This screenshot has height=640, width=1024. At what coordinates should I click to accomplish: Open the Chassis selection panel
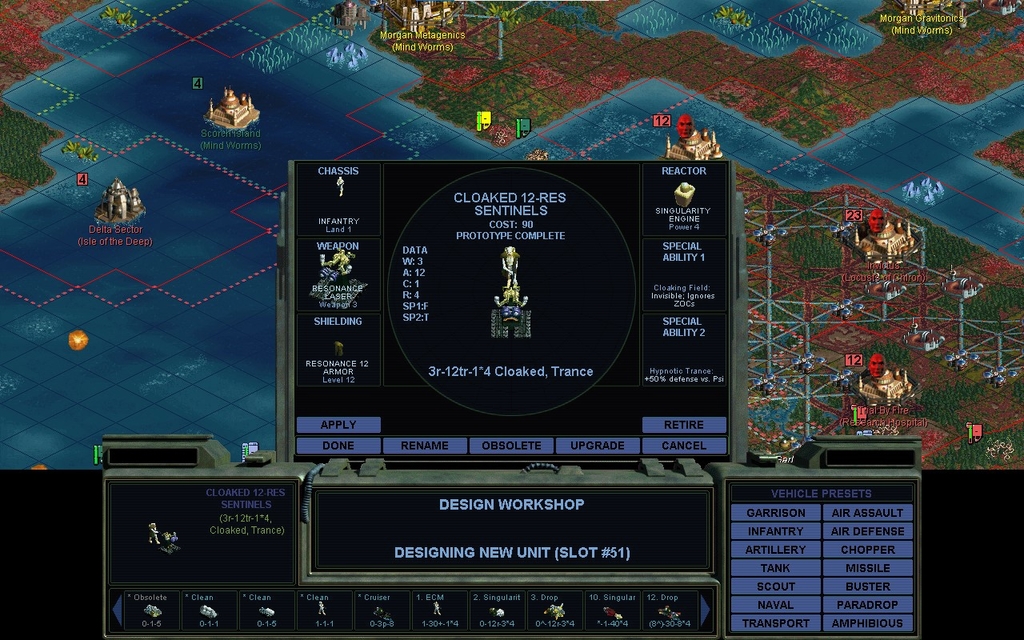(338, 198)
